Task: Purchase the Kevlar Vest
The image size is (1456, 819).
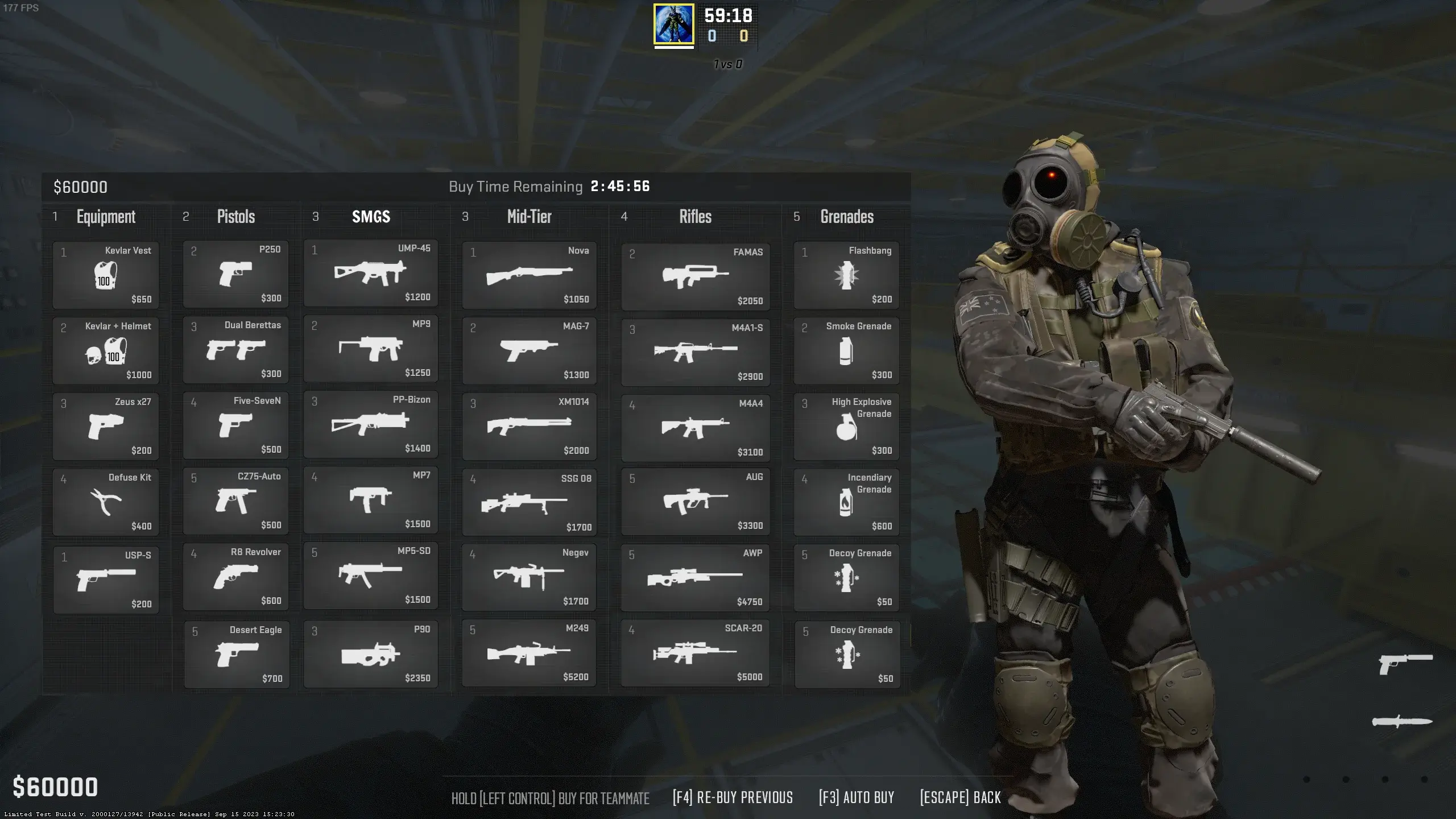Action: click(106, 276)
